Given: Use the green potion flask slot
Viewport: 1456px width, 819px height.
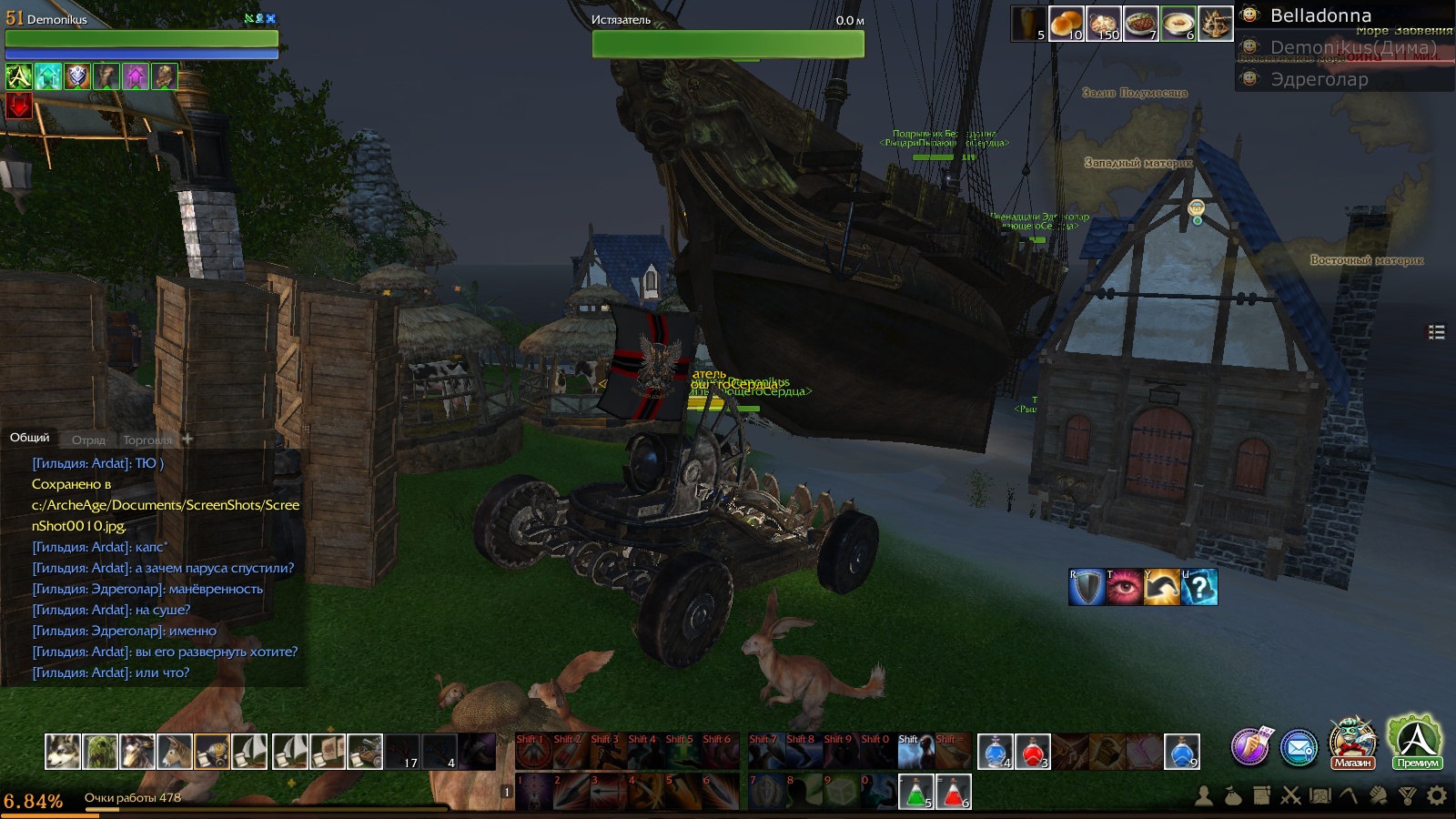Looking at the screenshot, I should click(x=915, y=792).
